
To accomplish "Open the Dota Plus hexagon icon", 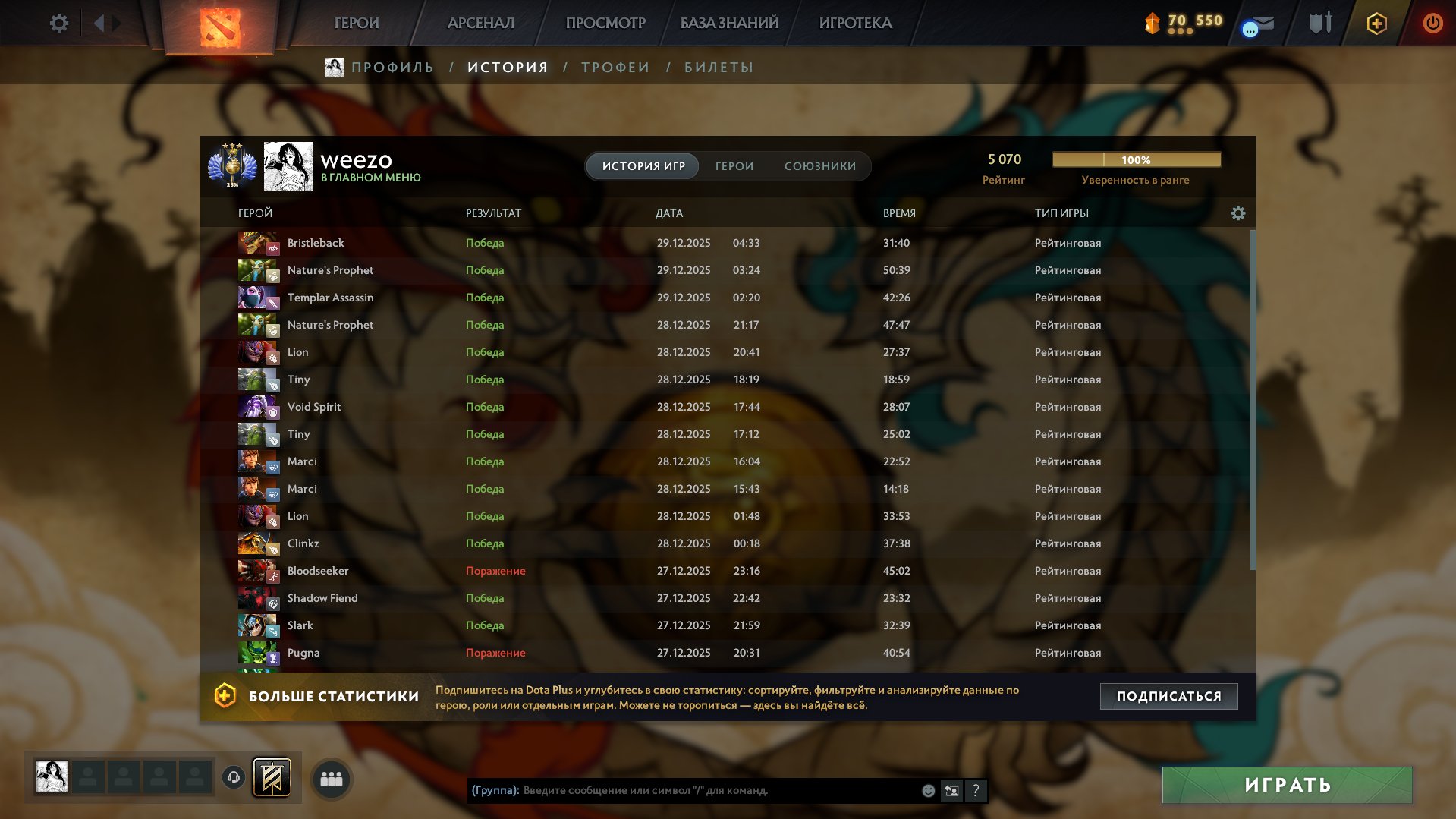I will point(1376,24).
